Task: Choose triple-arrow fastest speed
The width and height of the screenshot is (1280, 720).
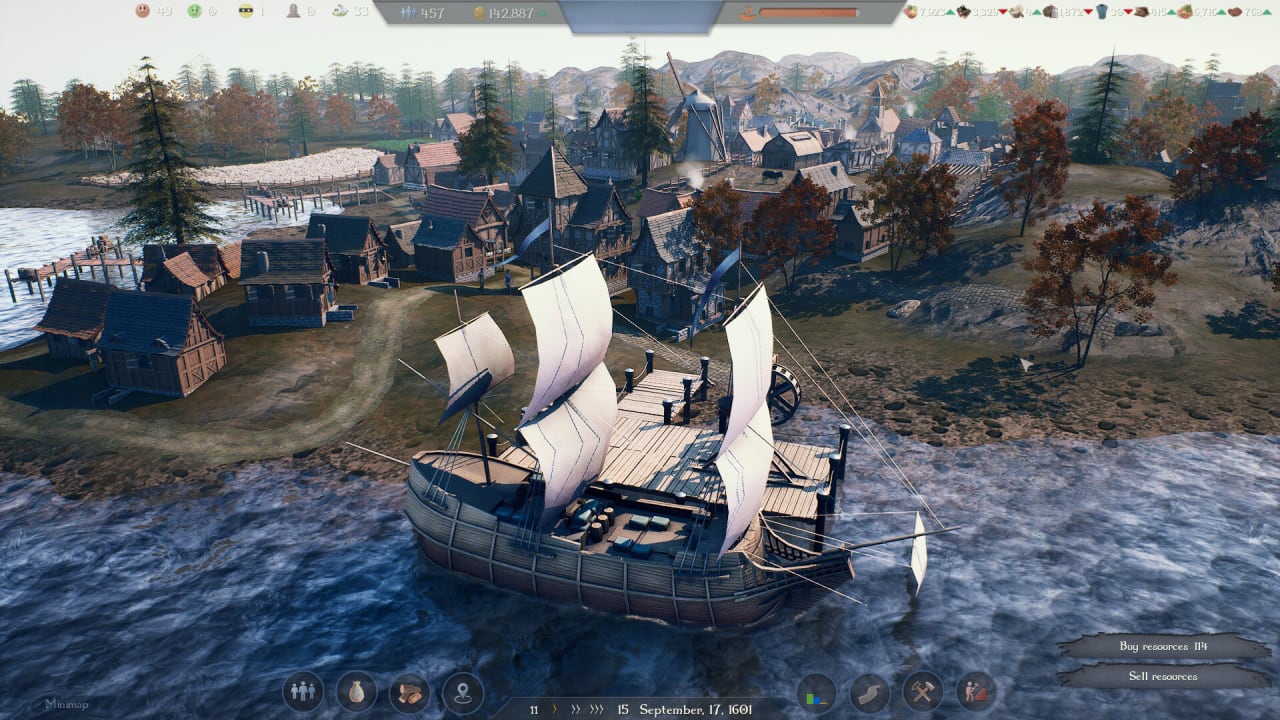Action: 598,710
